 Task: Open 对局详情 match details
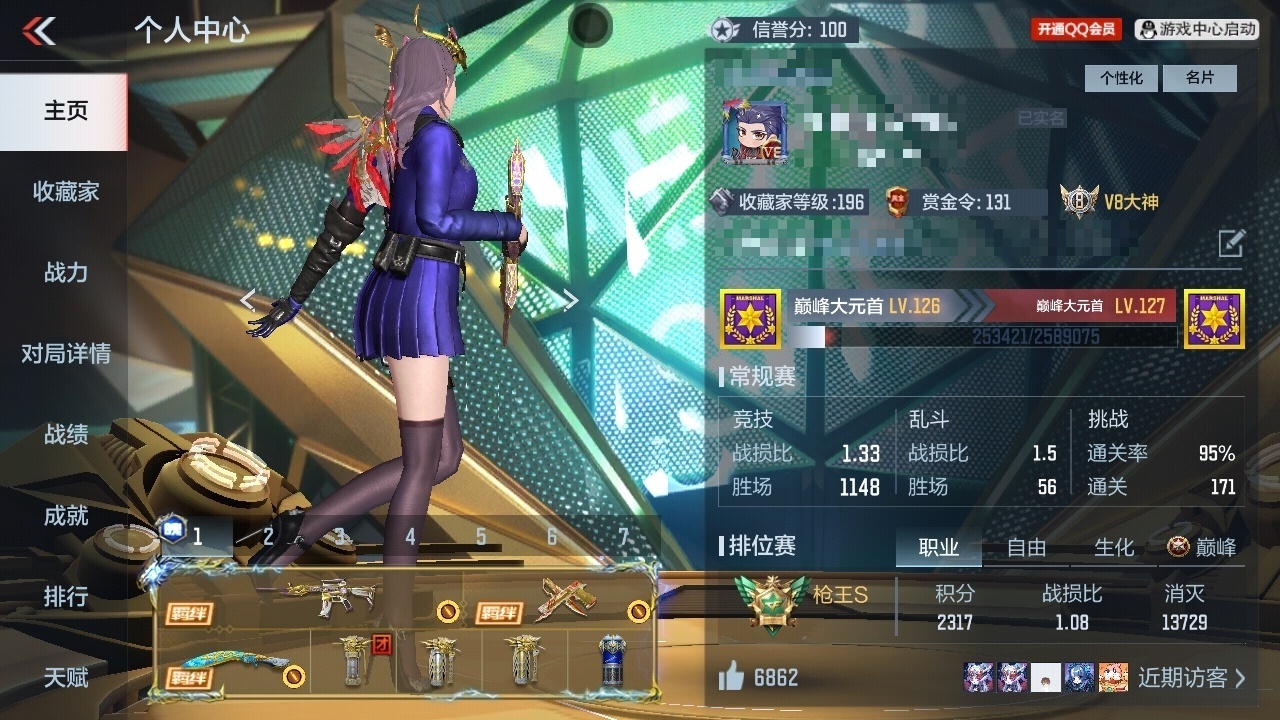65,353
